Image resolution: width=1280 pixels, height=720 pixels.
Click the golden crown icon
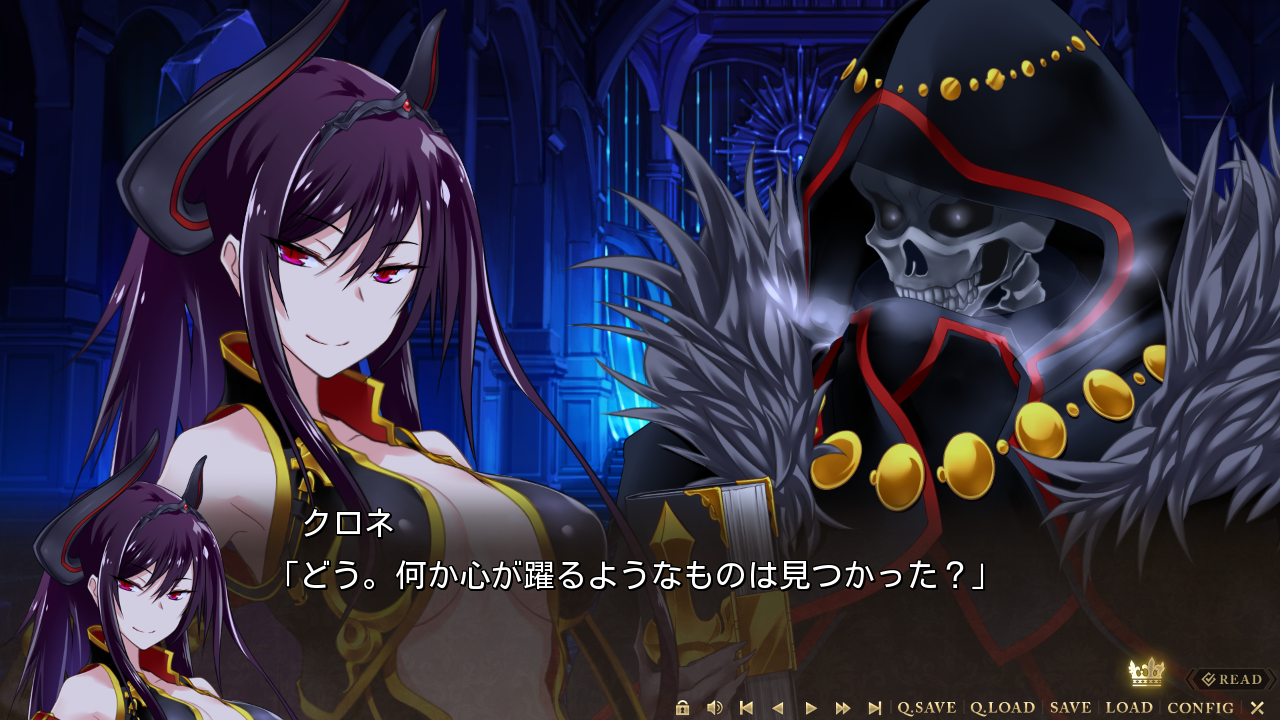pos(1146,672)
